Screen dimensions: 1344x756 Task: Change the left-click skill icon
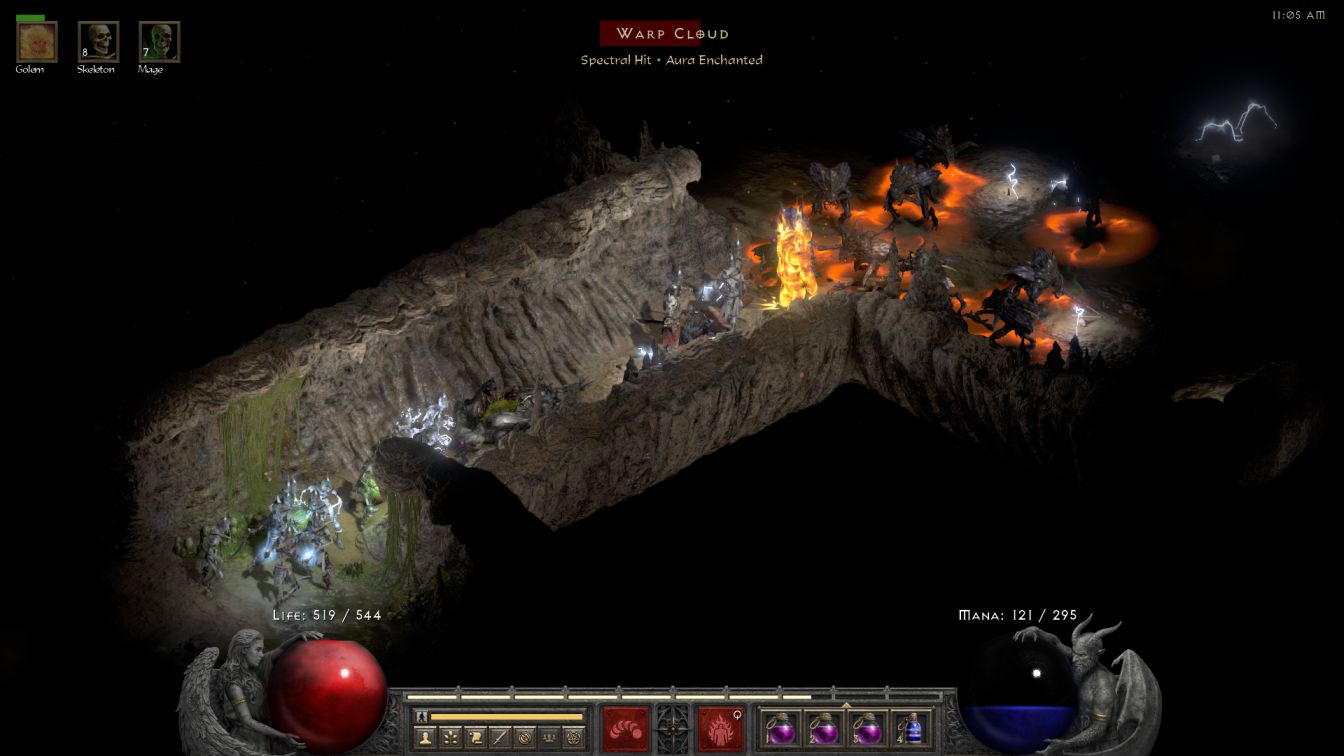(625, 727)
